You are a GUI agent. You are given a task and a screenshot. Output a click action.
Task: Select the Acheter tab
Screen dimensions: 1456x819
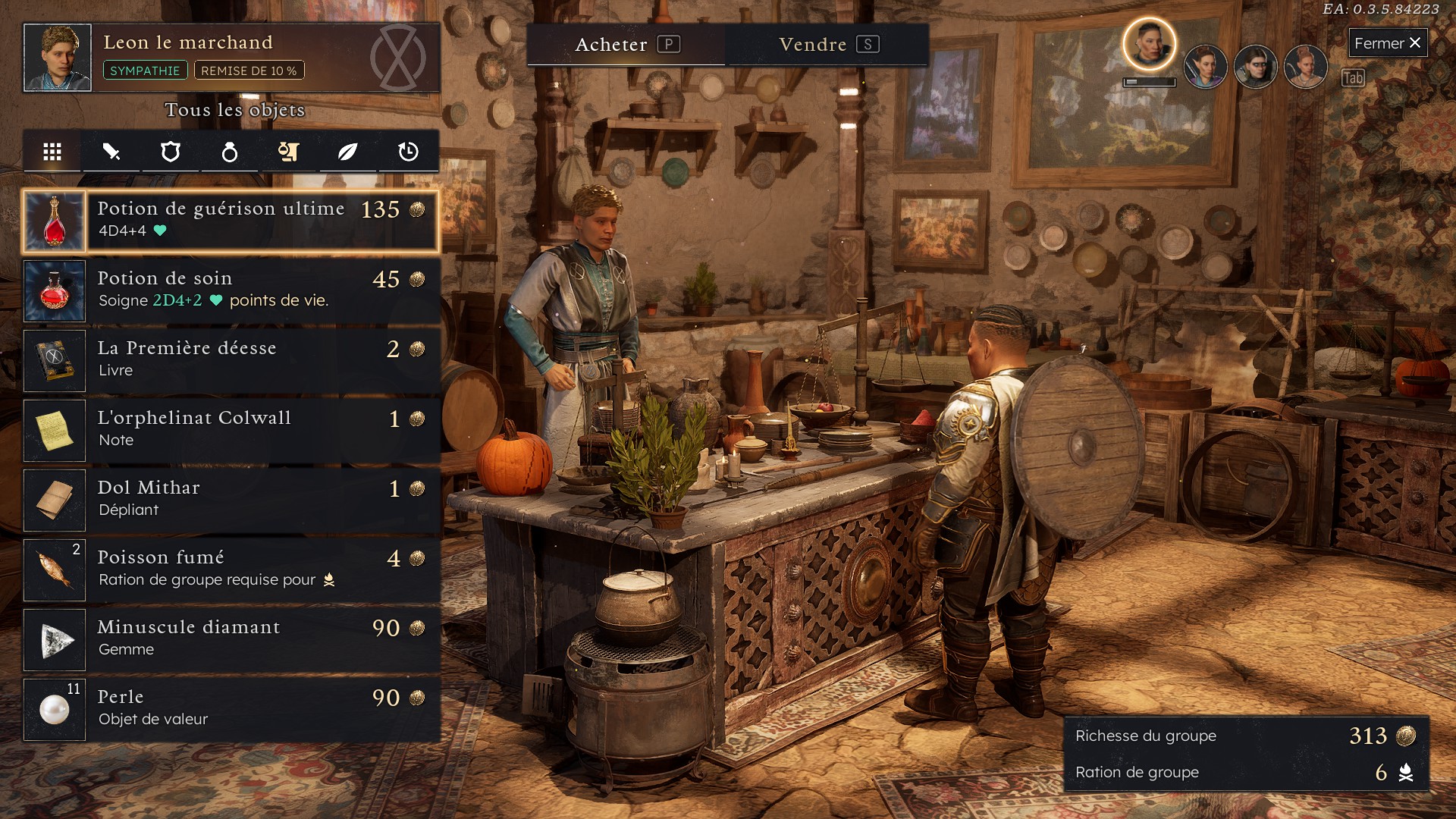click(x=626, y=45)
